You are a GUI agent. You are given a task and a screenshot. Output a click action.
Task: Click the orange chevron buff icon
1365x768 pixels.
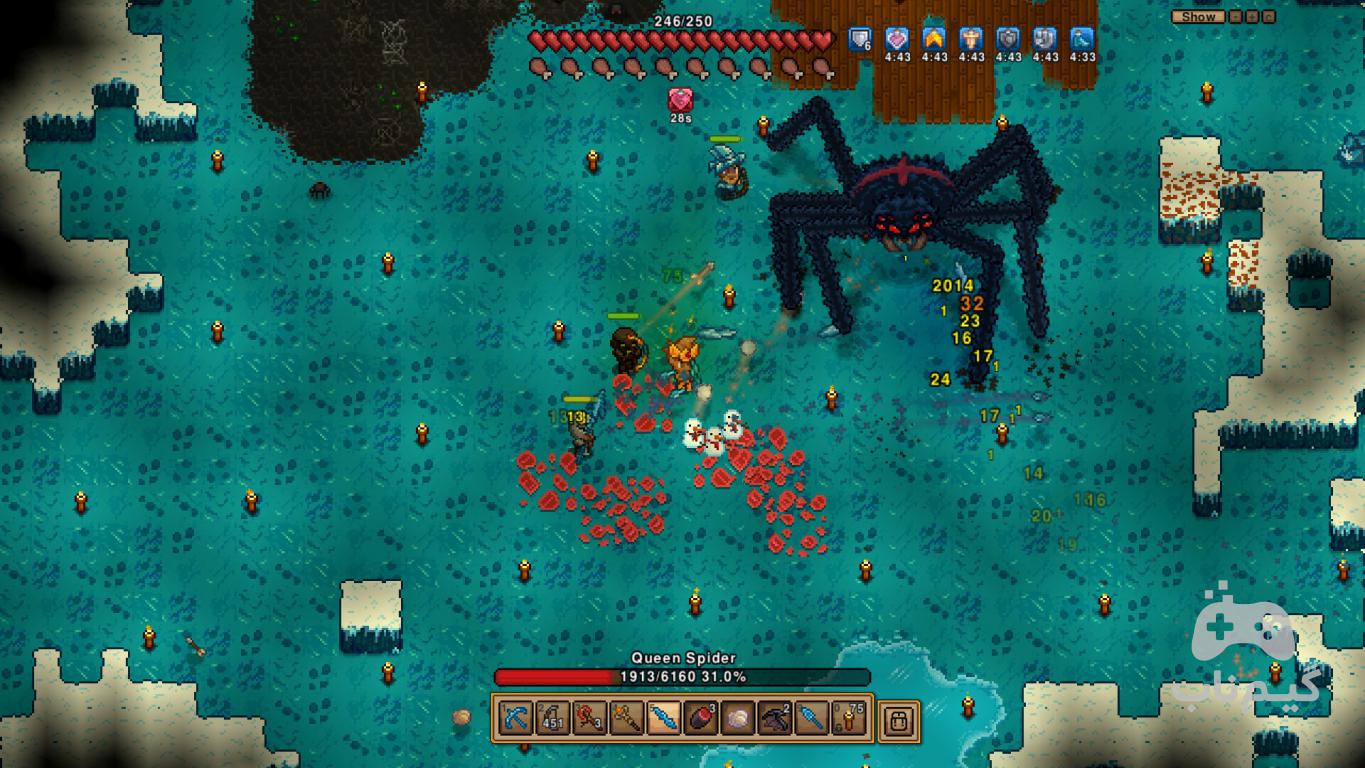tap(934, 39)
